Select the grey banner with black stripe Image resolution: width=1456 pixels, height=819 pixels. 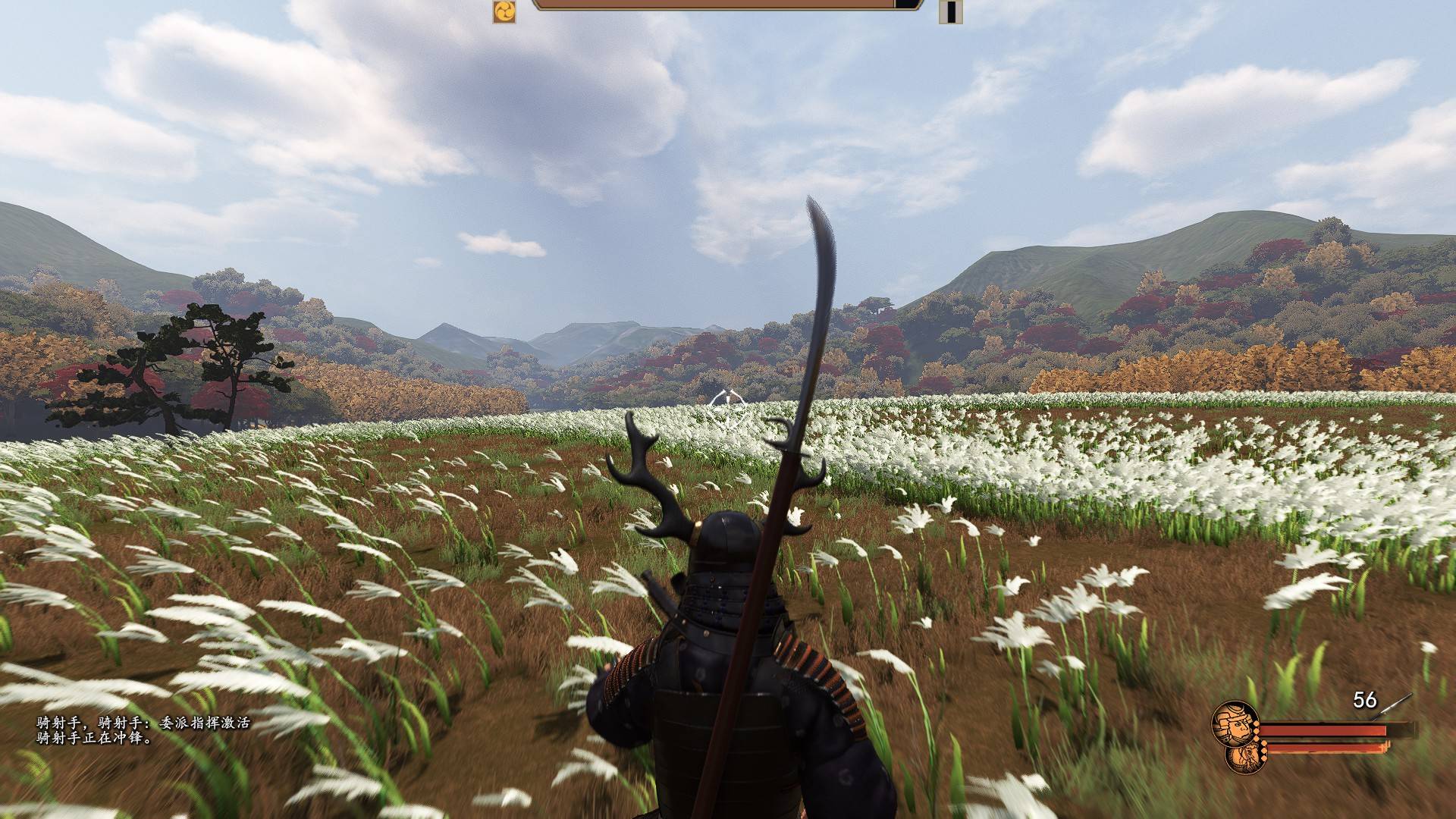click(x=950, y=11)
